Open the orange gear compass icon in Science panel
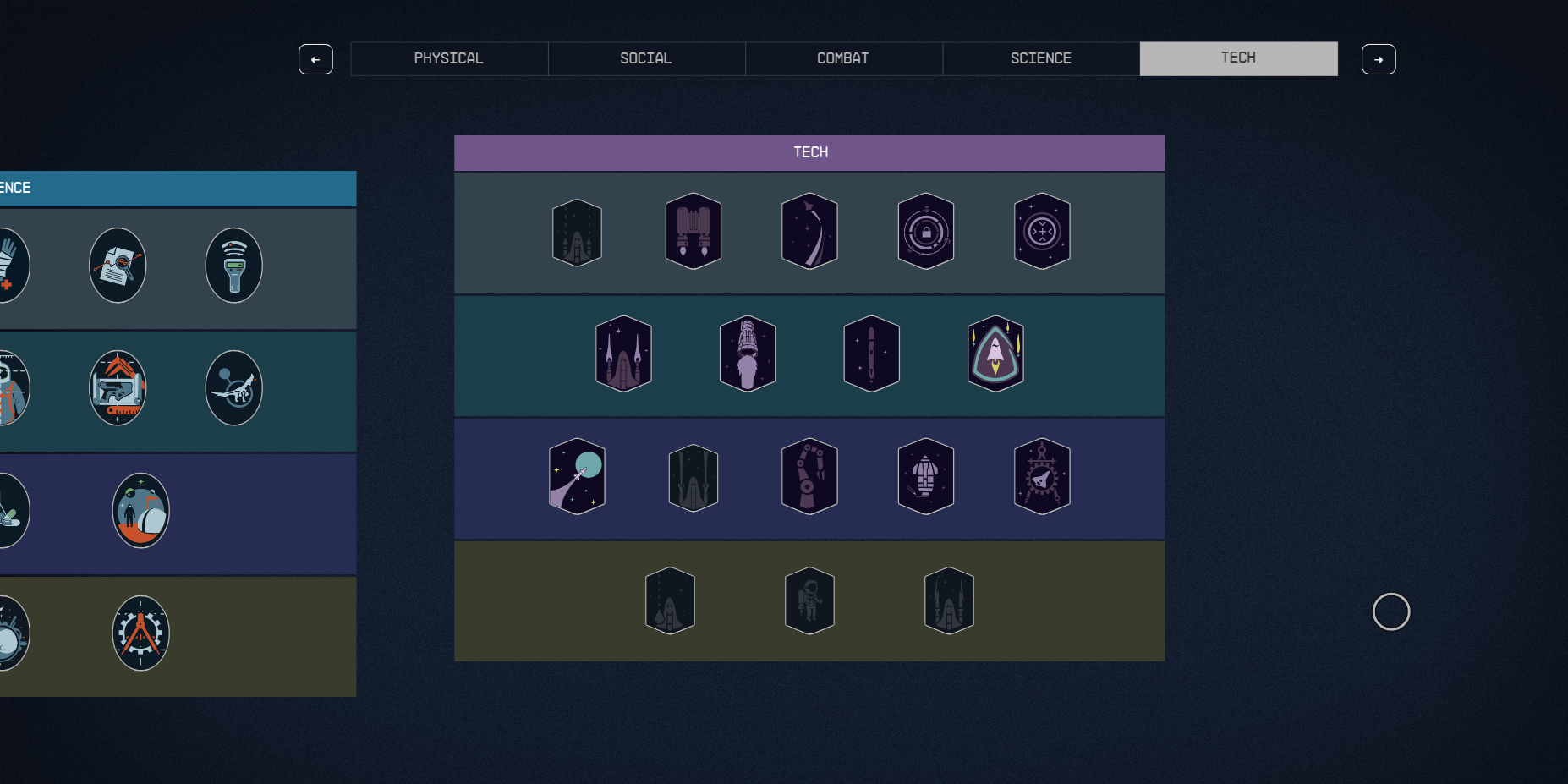This screenshot has width=1568, height=784. [x=140, y=633]
